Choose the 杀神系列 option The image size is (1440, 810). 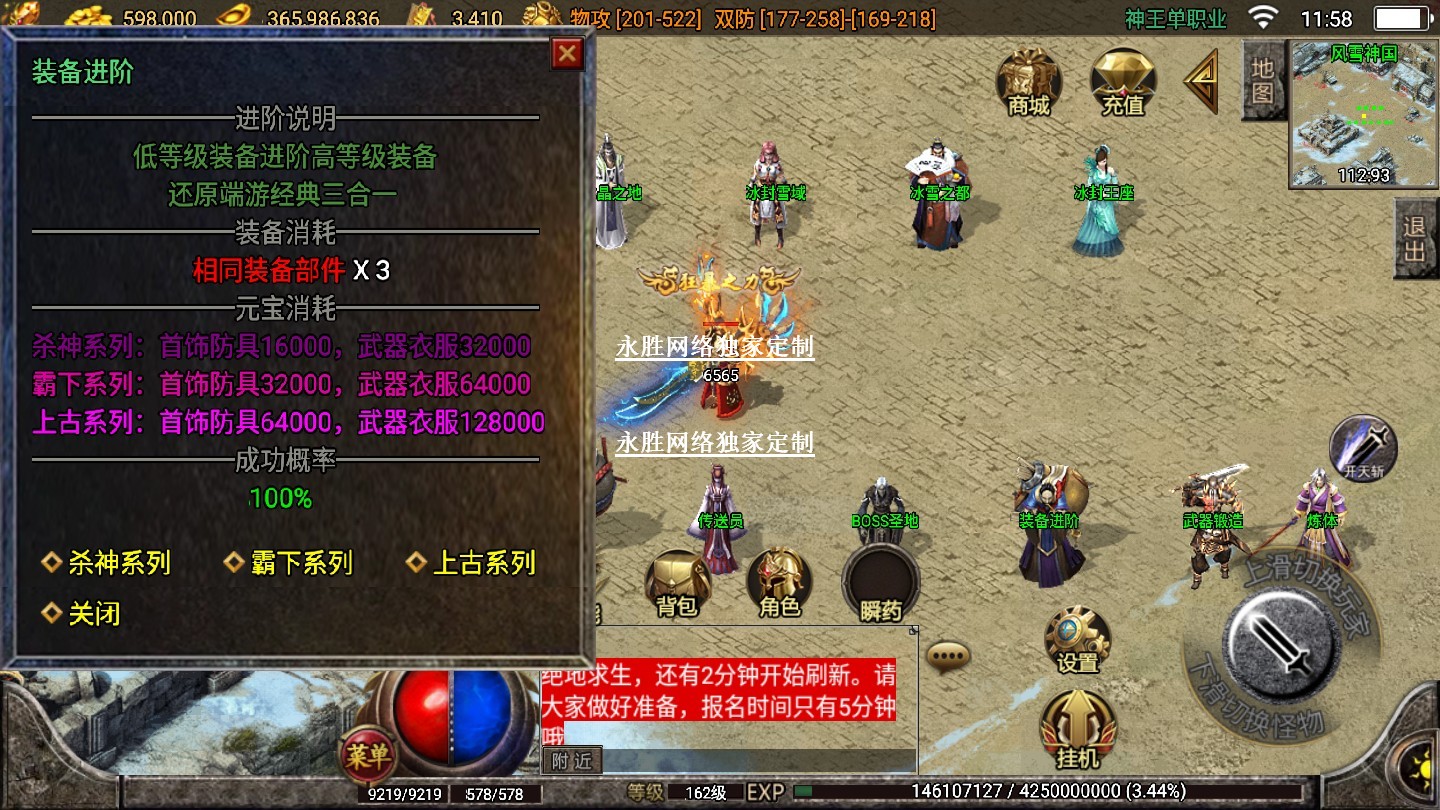tap(107, 563)
